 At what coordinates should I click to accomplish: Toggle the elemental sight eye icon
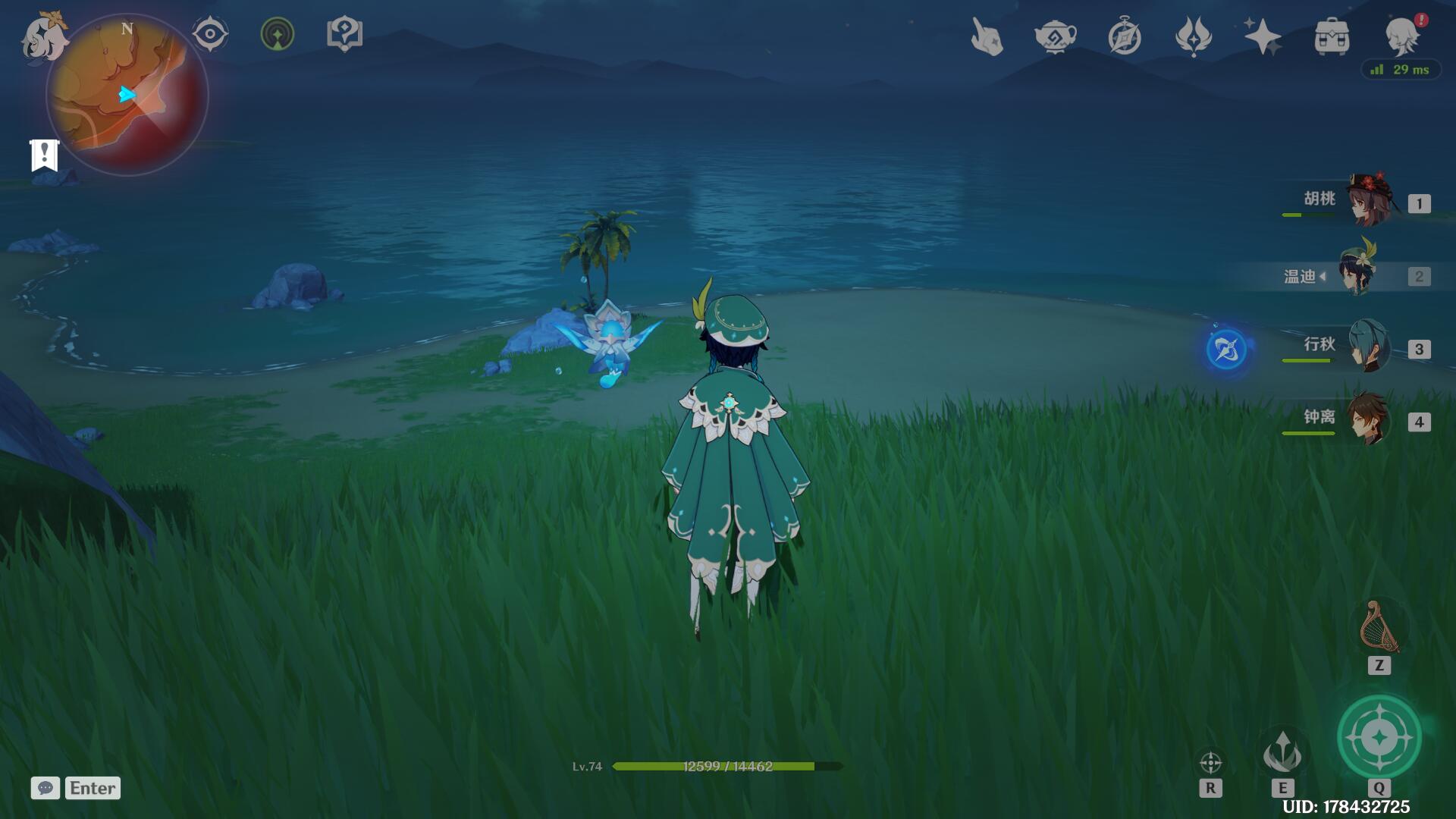click(x=209, y=34)
